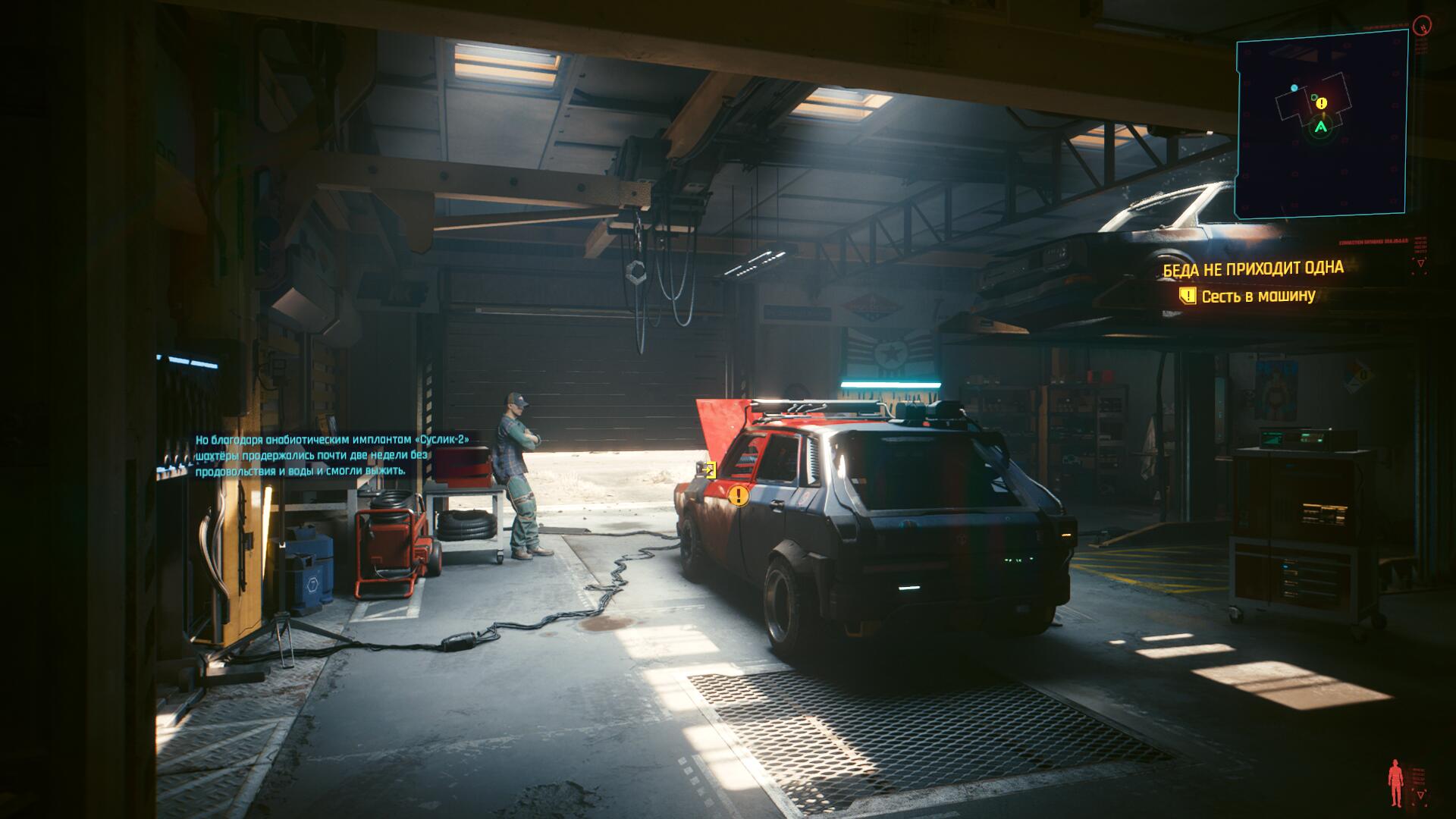Select the yellow exclamation quest marker on the car

click(739, 497)
